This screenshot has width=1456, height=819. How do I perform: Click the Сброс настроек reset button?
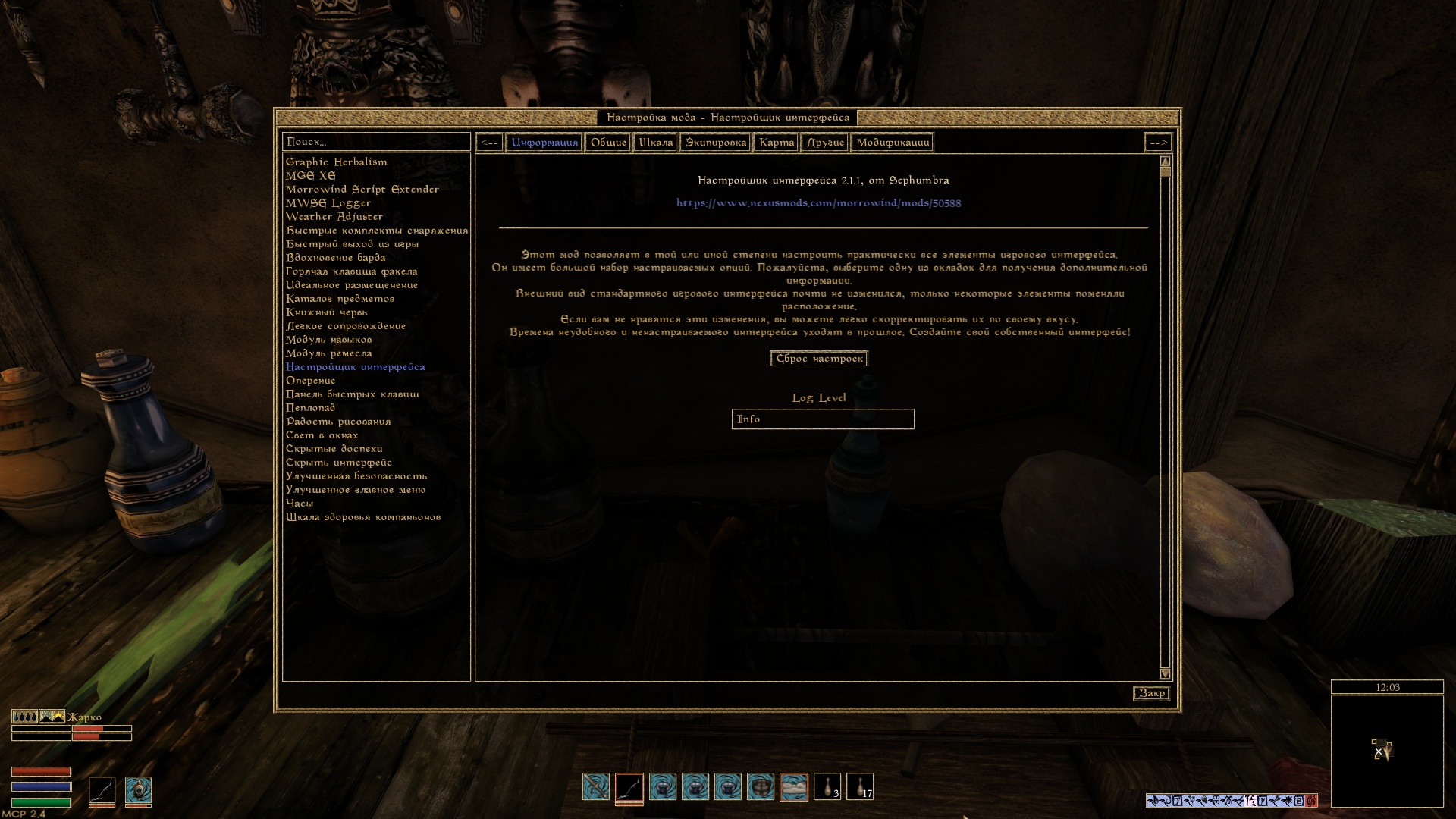(x=819, y=359)
